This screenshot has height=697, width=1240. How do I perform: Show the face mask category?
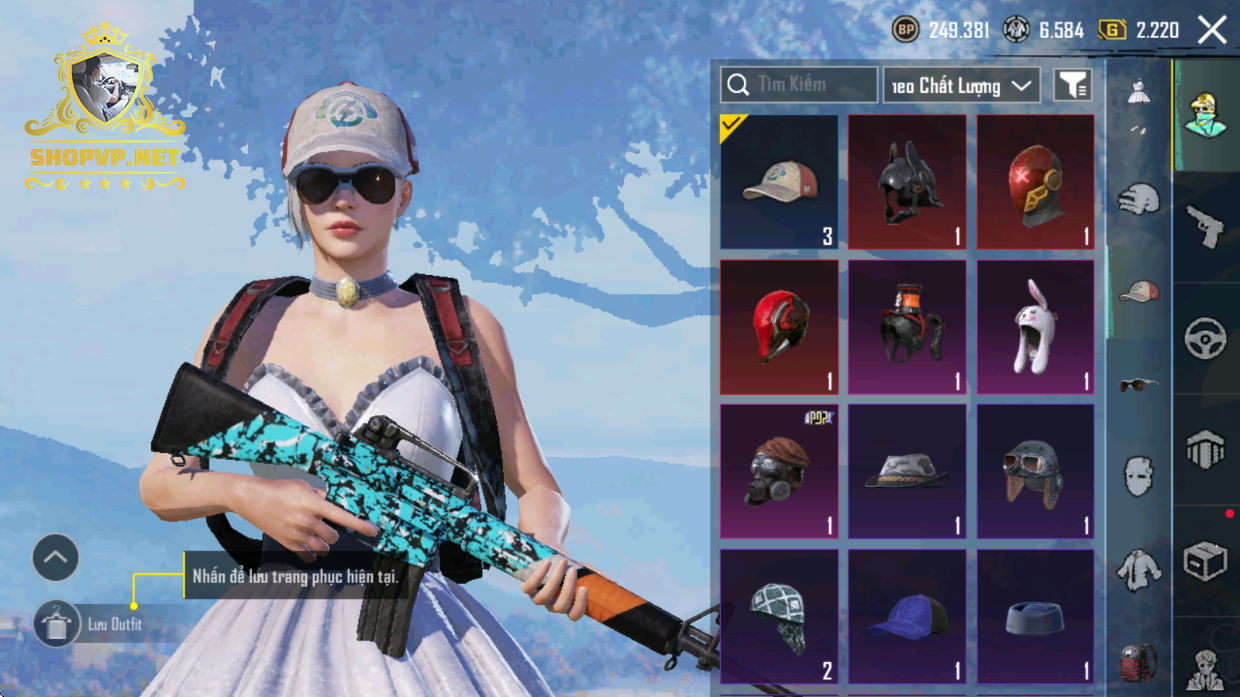point(1138,476)
